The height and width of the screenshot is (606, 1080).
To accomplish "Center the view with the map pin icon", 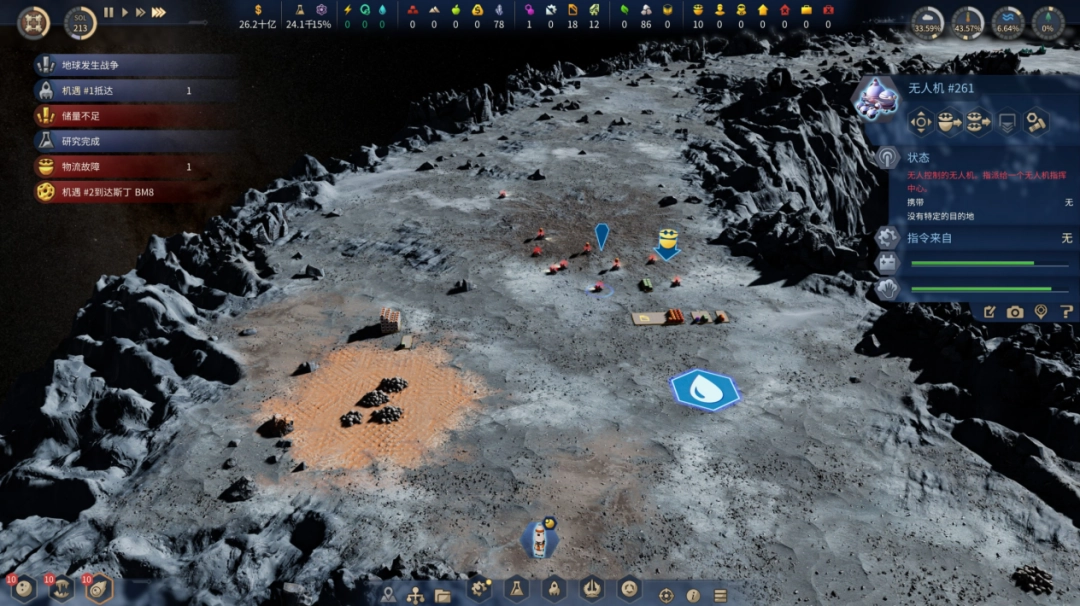I will tap(1041, 312).
